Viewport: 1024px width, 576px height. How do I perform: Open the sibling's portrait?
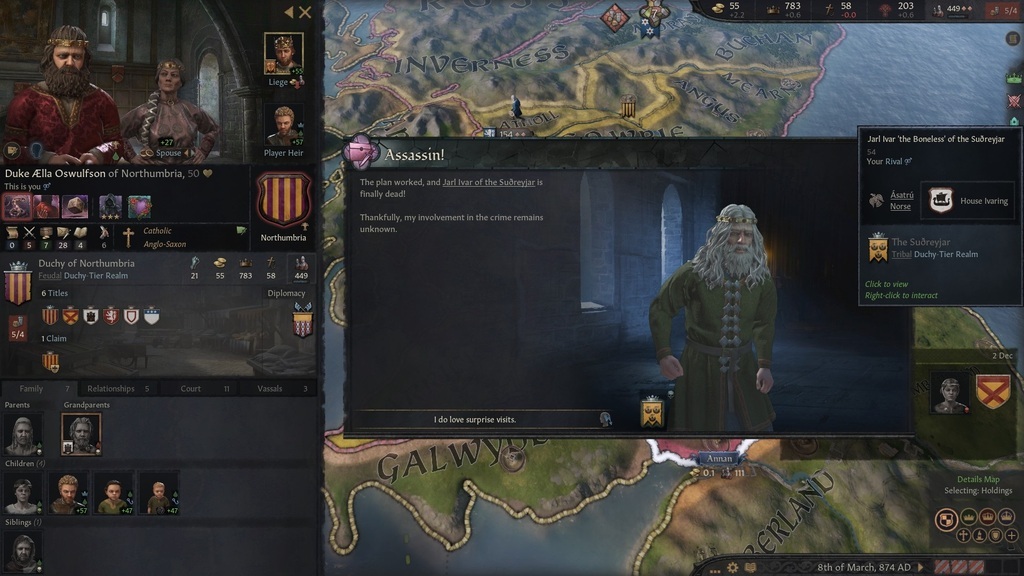pyautogui.click(x=22, y=552)
